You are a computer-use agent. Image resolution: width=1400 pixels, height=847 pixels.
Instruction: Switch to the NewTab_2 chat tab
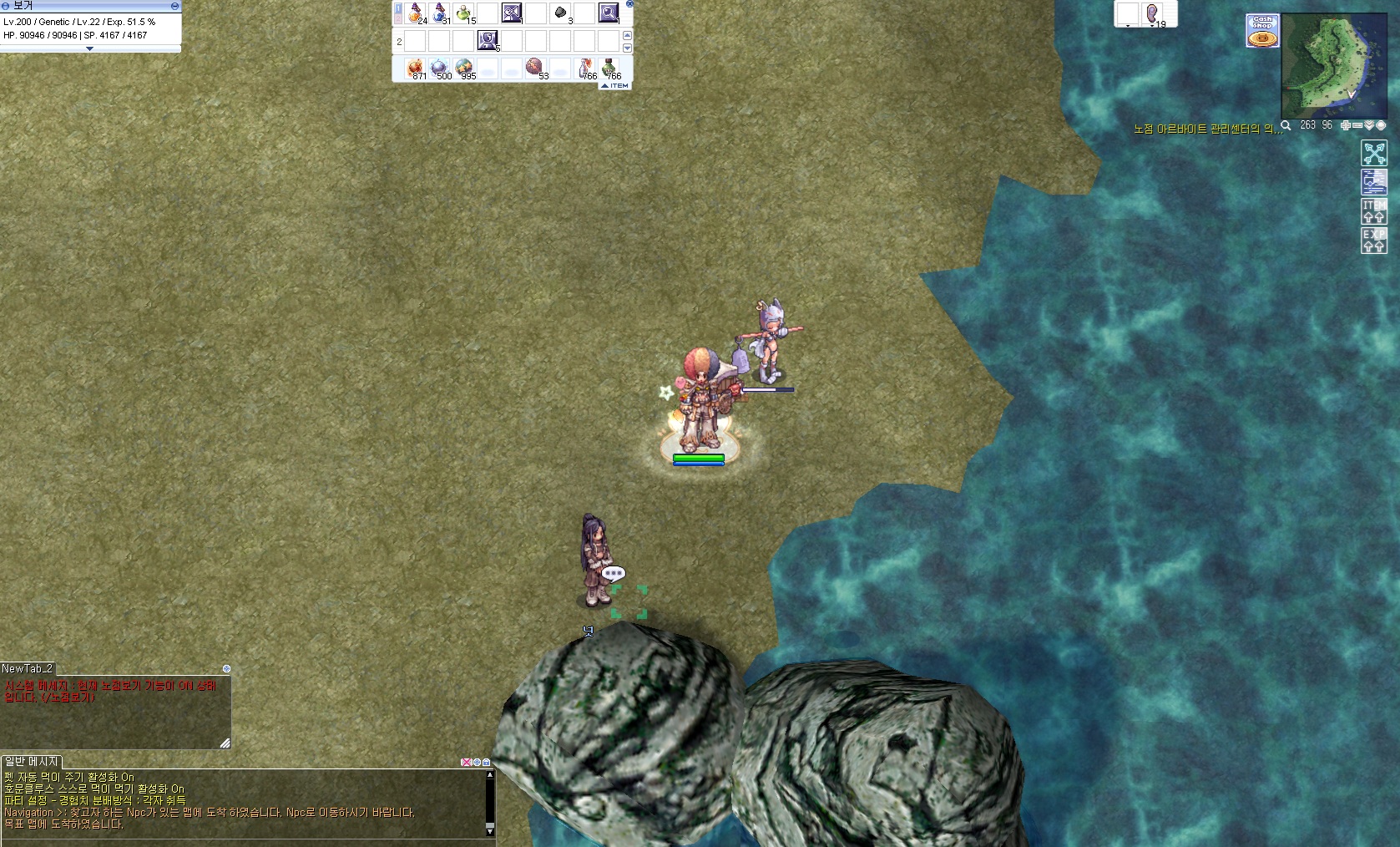pyautogui.click(x=28, y=668)
